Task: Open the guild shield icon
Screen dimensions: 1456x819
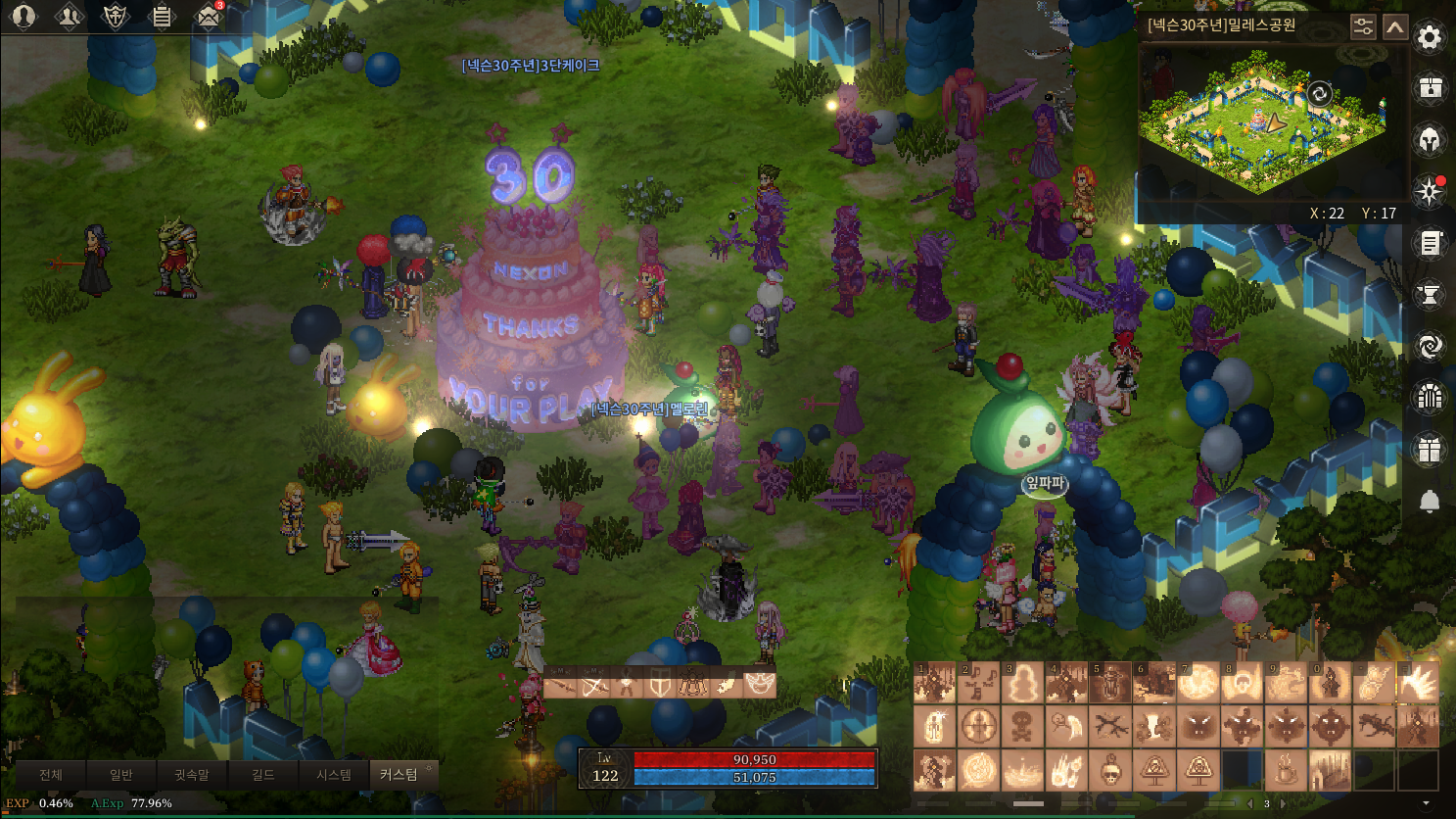Action: [x=116, y=17]
